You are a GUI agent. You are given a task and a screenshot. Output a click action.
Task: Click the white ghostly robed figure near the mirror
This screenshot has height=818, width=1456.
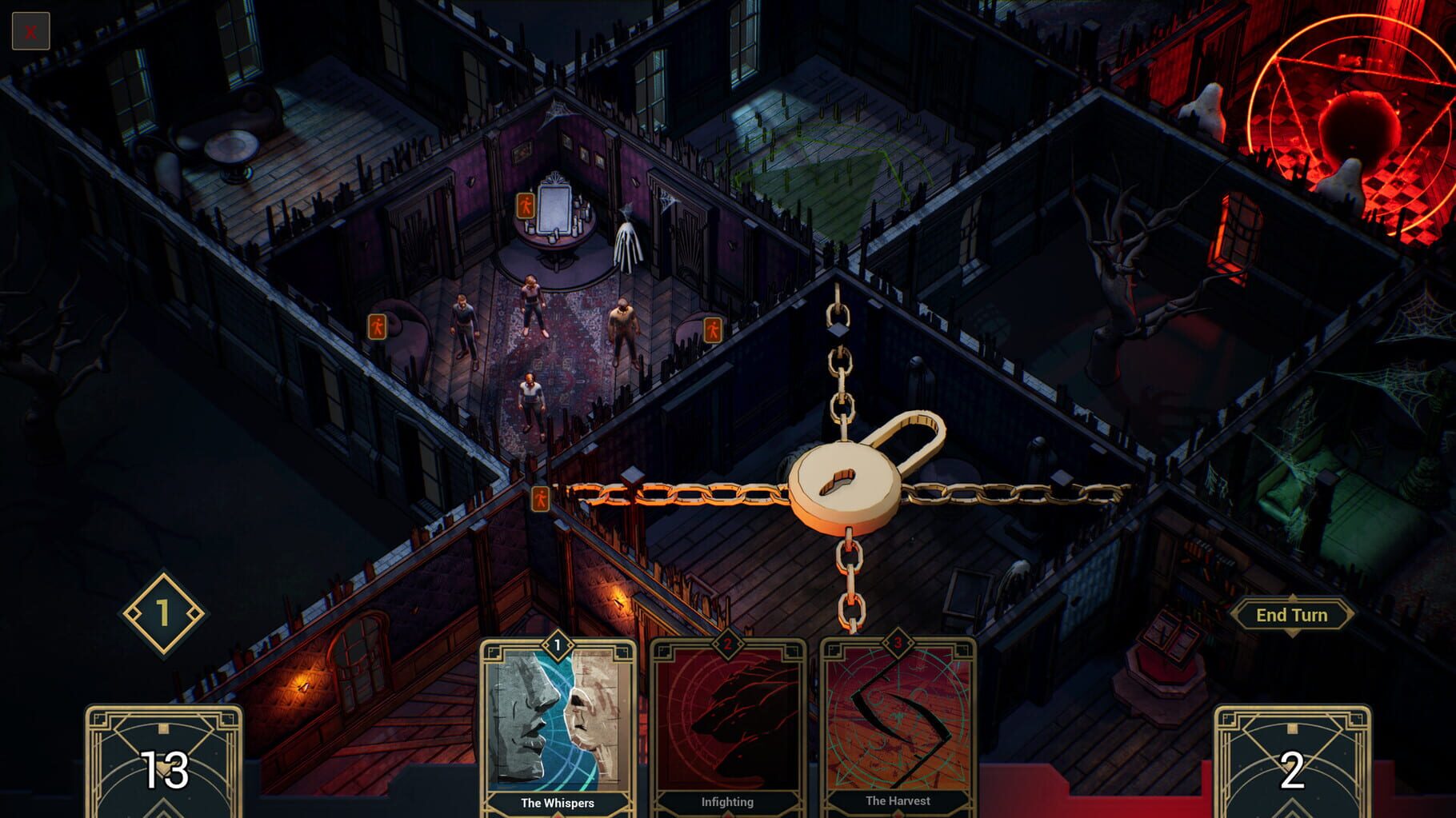[626, 244]
